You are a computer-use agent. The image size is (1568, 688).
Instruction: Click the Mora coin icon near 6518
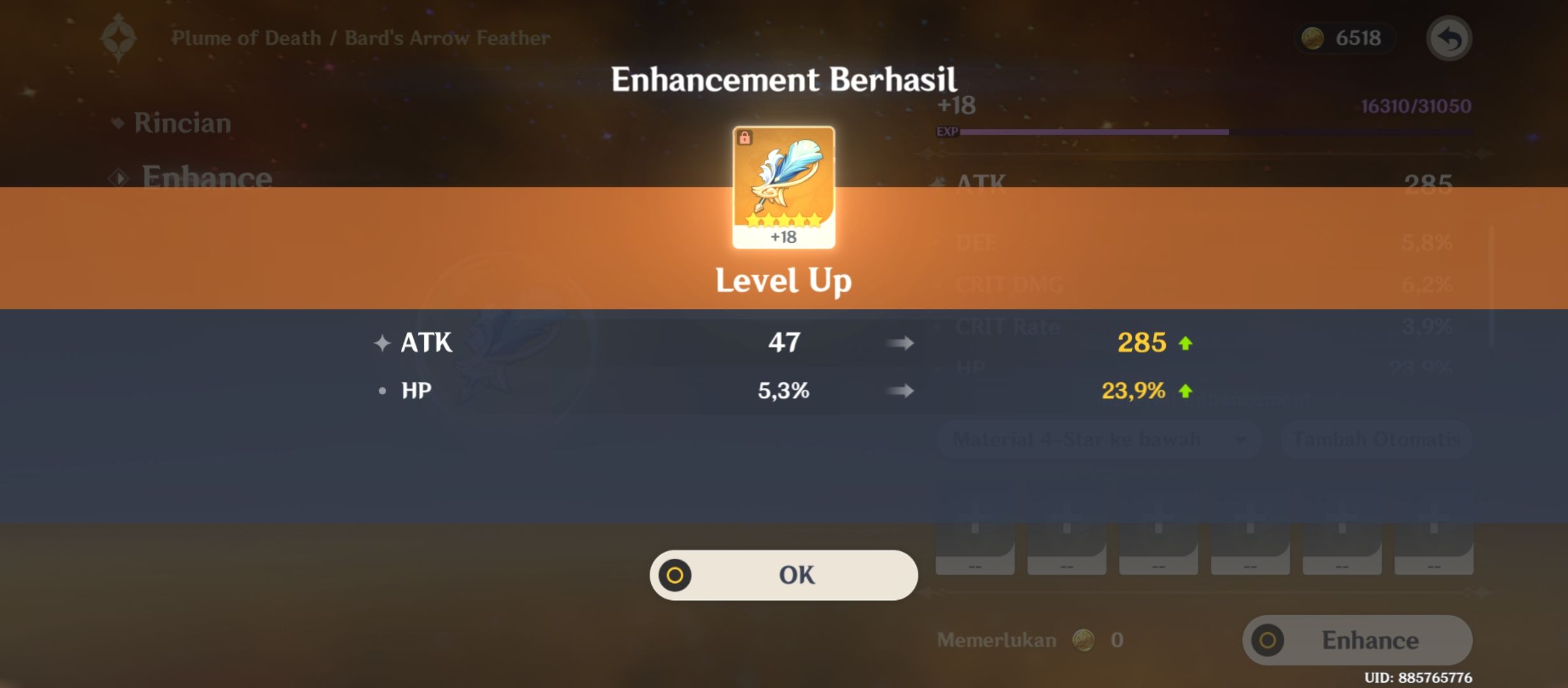1313,39
